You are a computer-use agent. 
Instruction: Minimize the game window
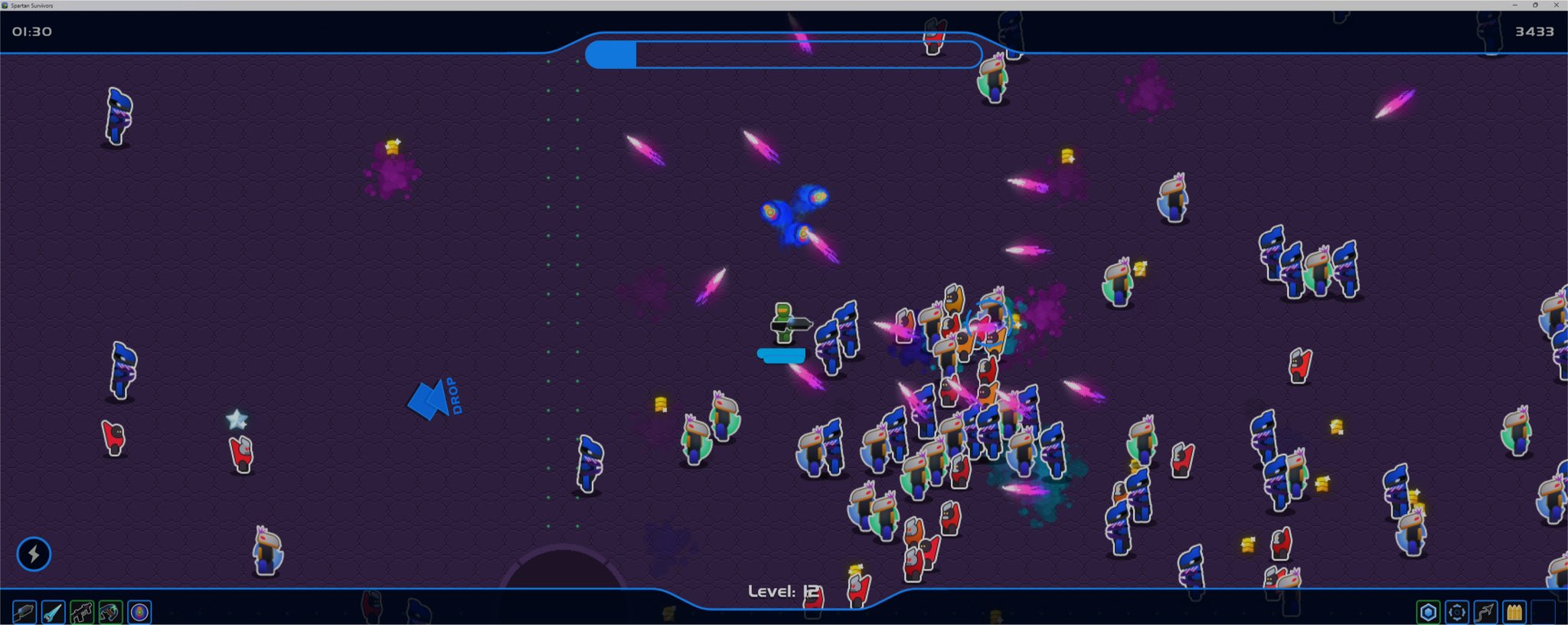pyautogui.click(x=1515, y=5)
